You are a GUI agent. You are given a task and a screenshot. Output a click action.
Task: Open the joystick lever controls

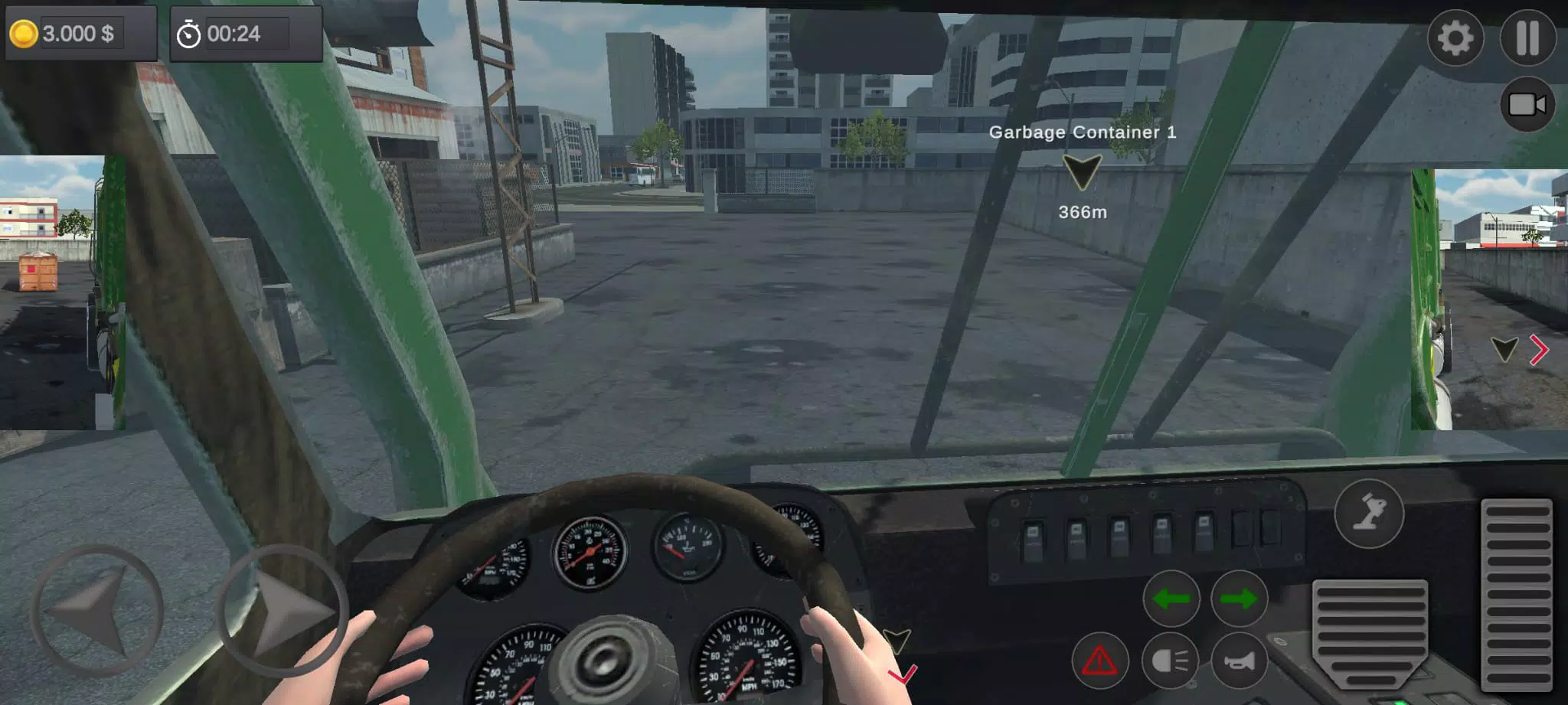1369,514
